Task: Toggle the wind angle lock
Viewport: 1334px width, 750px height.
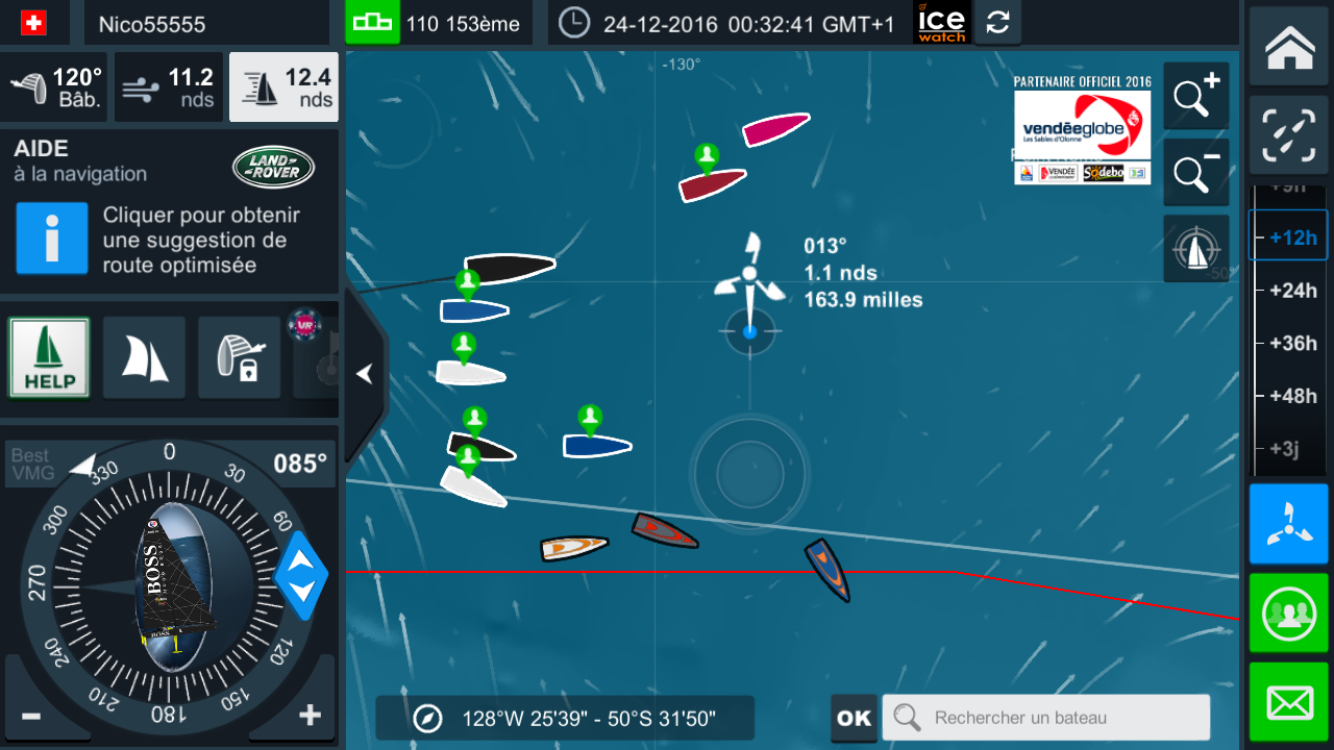Action: [238, 358]
